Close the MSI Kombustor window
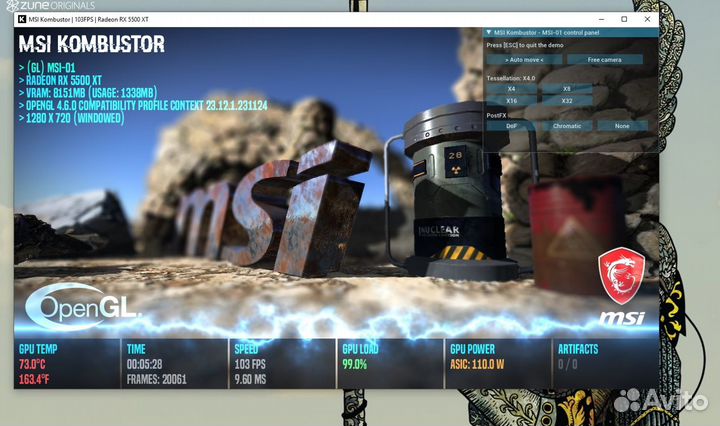The image size is (720, 426). coord(646,19)
